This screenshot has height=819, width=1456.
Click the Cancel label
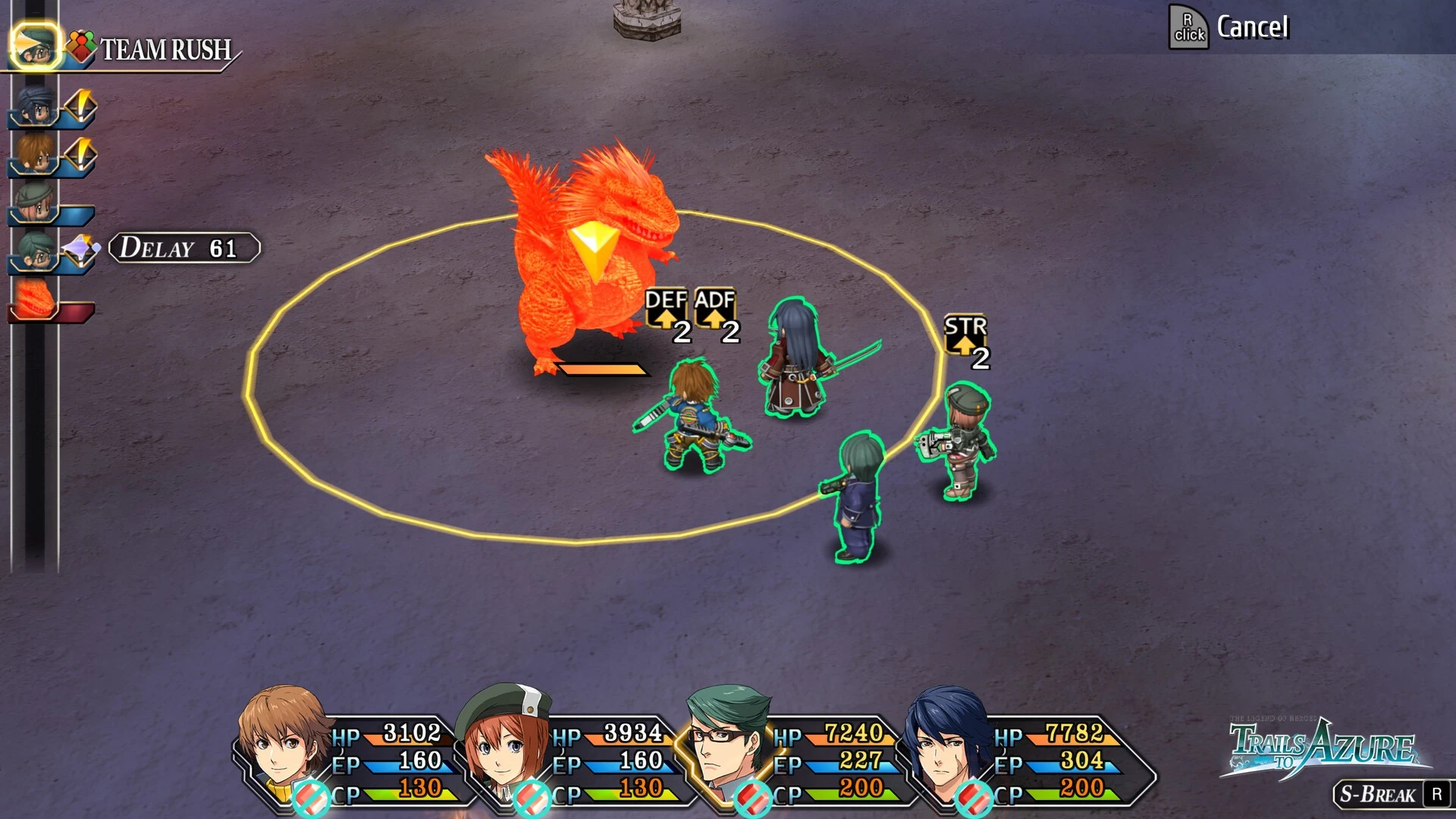coord(1252,28)
